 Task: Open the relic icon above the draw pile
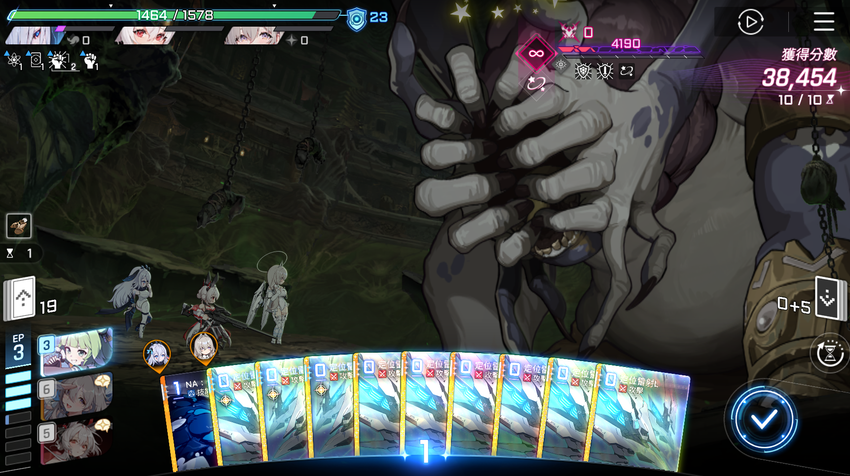pyautogui.click(x=18, y=226)
